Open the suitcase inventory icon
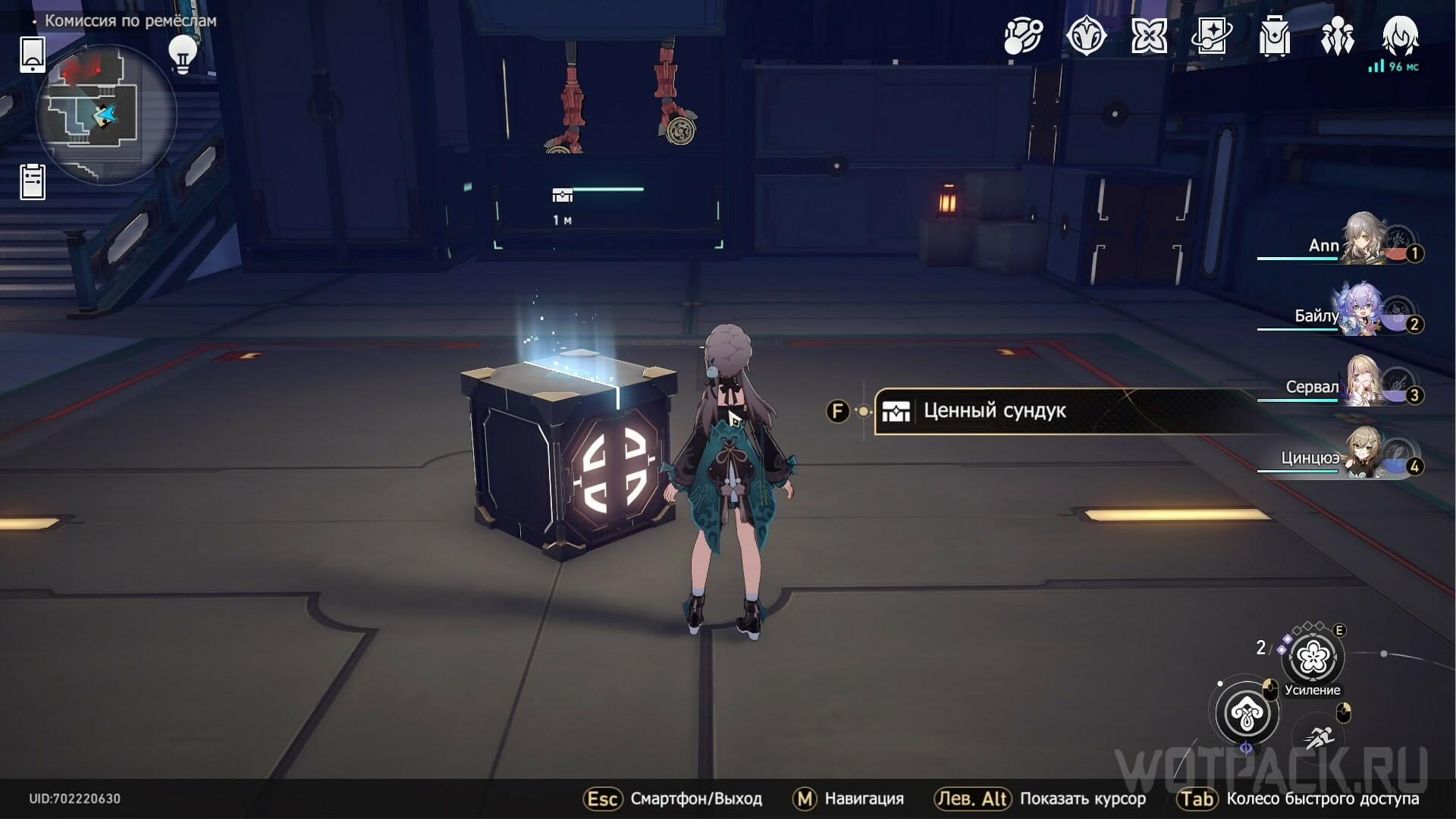The image size is (1456, 819). 1274,36
